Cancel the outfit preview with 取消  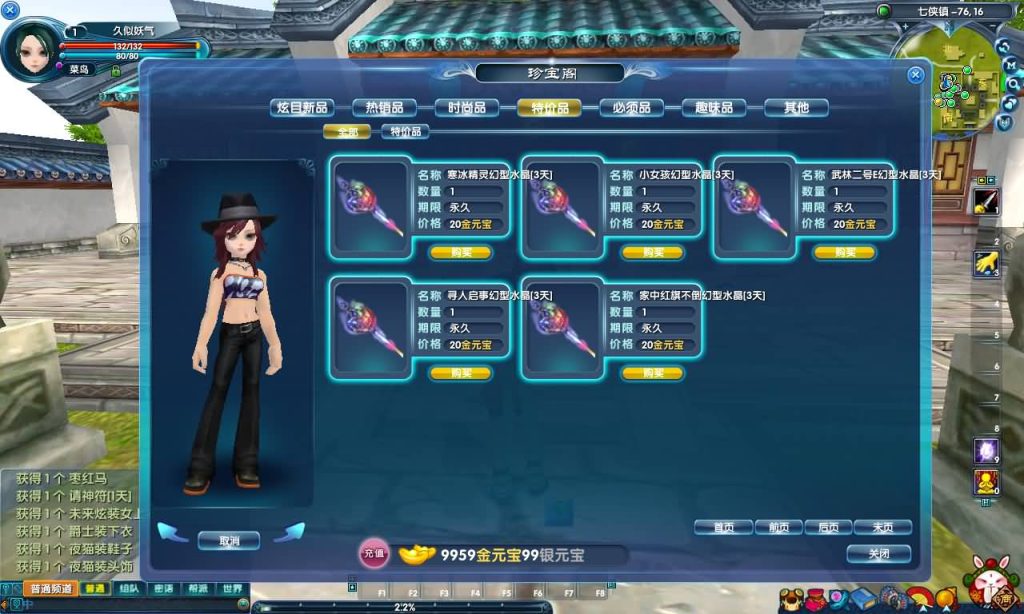229,540
